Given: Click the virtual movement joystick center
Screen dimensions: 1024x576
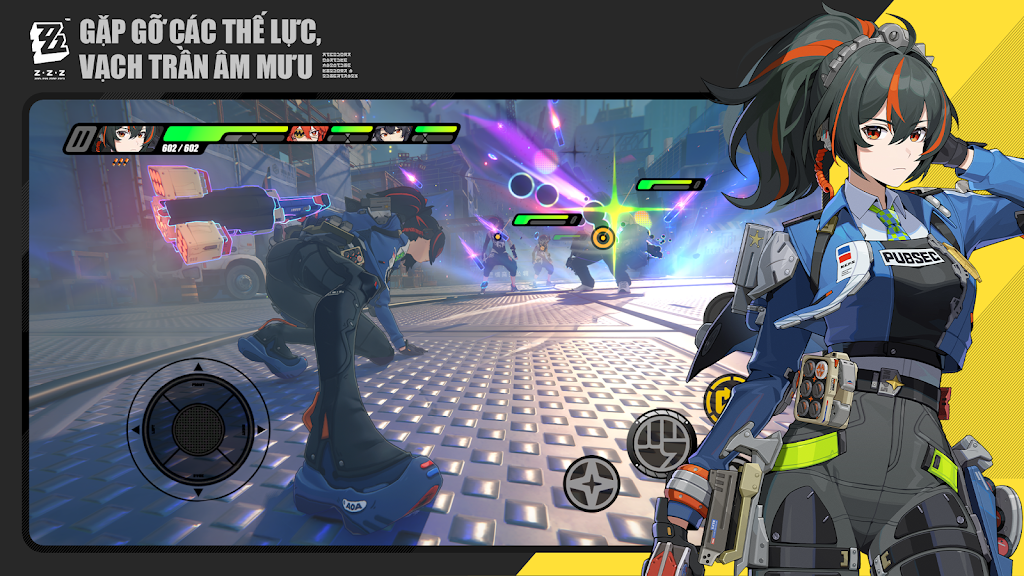Looking at the screenshot, I should coord(198,429).
